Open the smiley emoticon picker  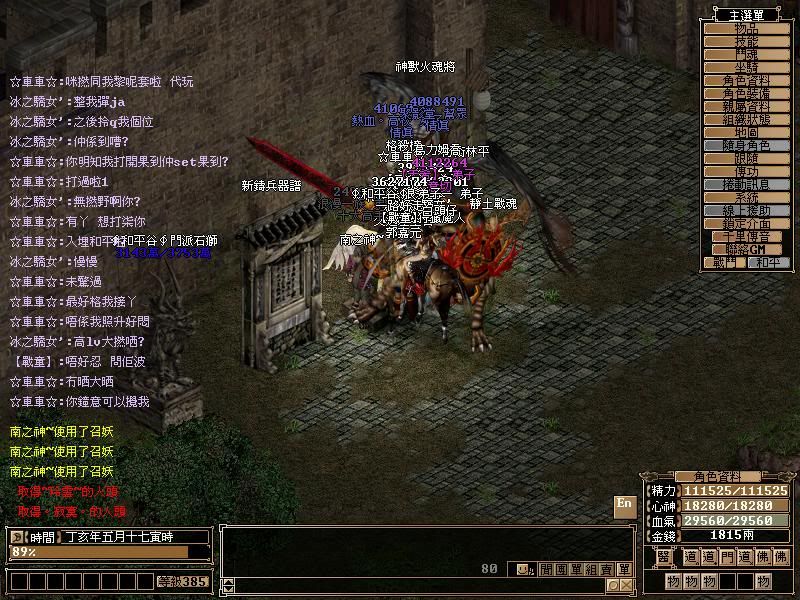[x=524, y=570]
